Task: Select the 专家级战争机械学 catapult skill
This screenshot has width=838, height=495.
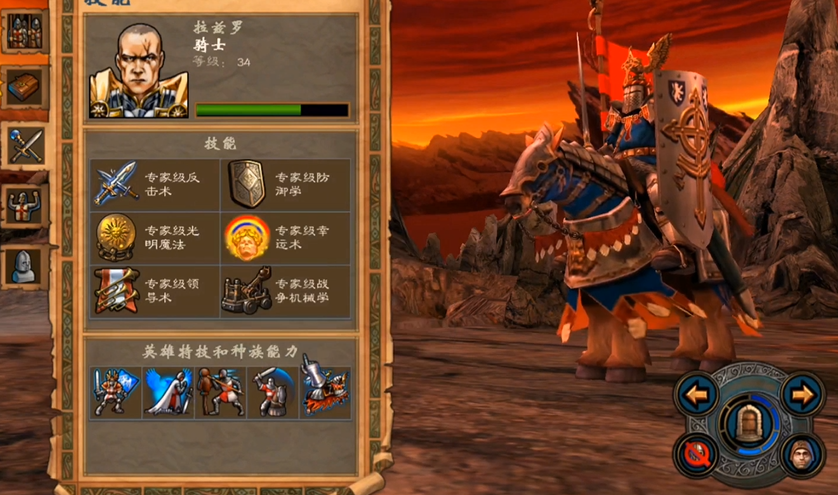Action: [x=245, y=290]
